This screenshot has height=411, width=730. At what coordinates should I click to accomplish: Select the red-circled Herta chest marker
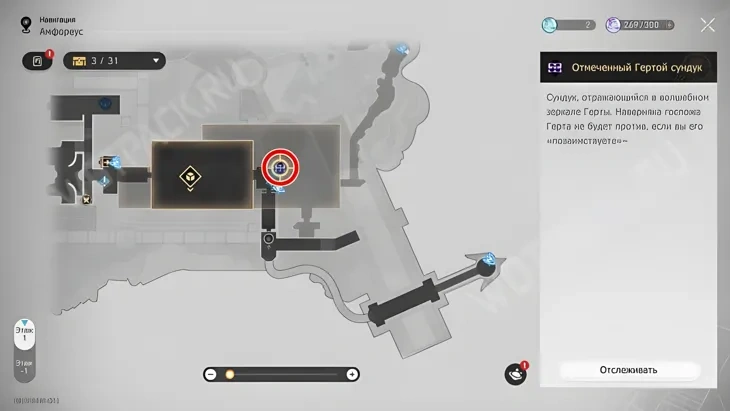click(x=281, y=168)
